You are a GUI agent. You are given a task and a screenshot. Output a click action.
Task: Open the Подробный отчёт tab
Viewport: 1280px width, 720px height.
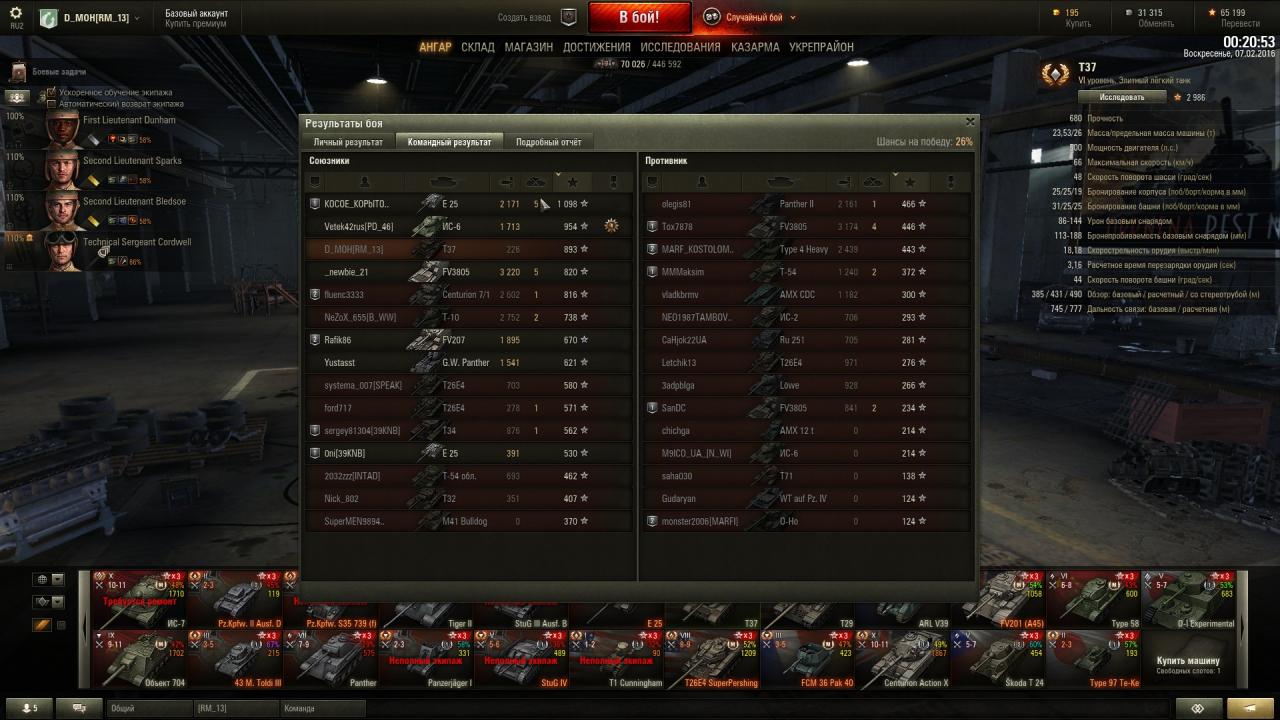548,142
